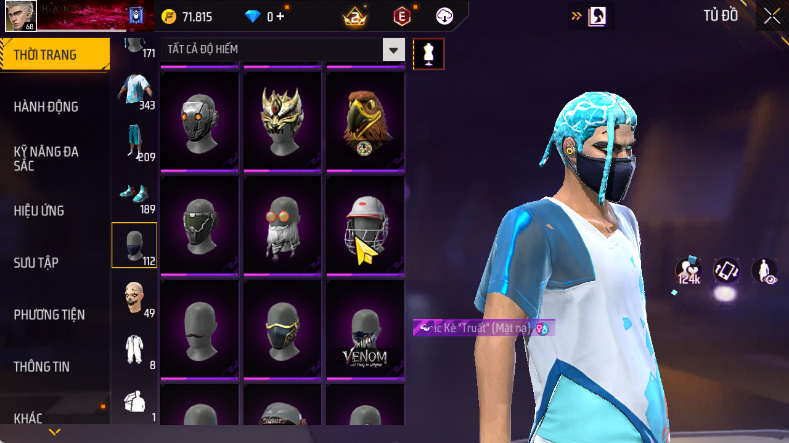Open the face category with 49 items
789x443 pixels.
coord(134,297)
